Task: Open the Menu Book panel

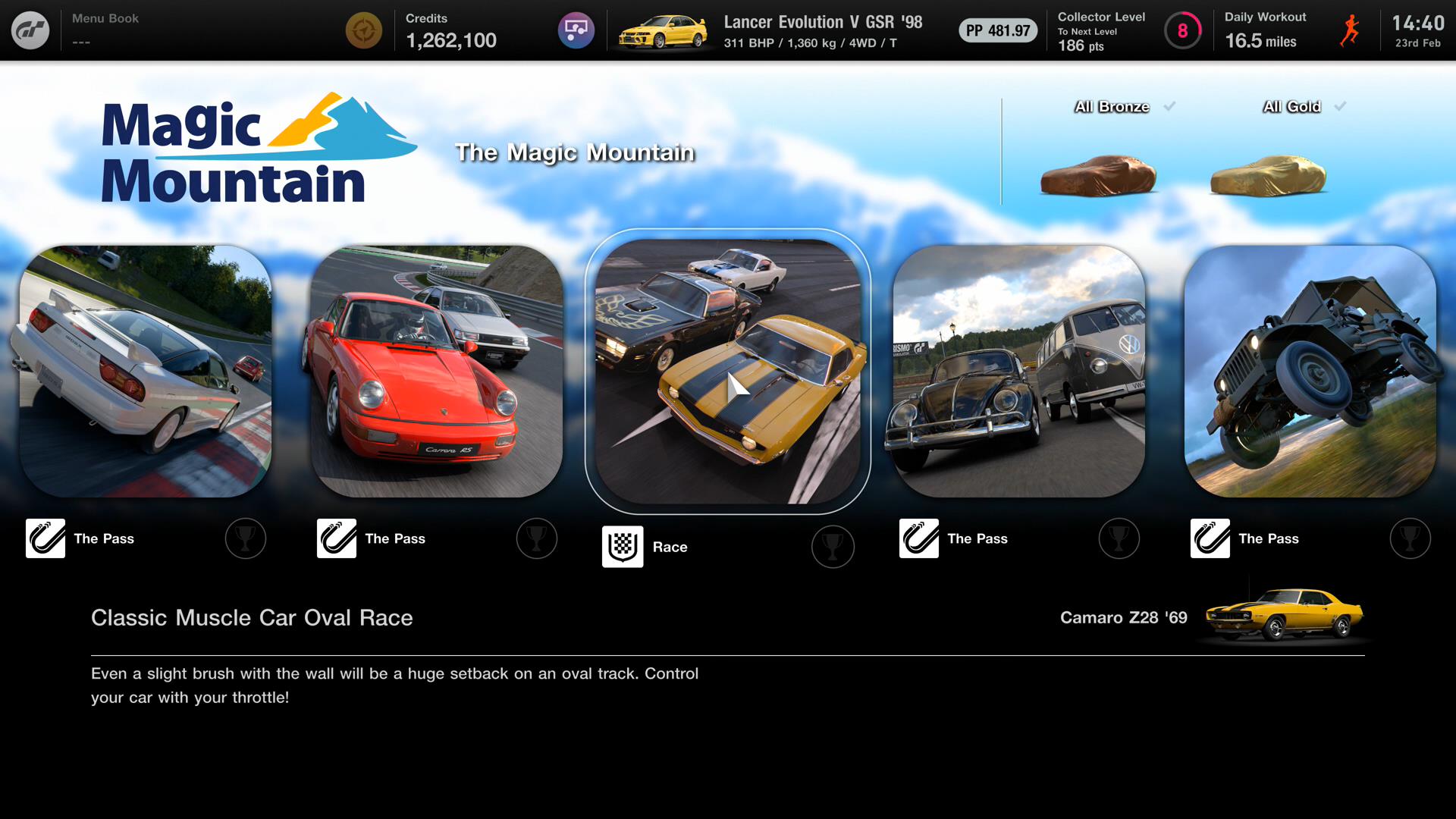Action: 106,29
